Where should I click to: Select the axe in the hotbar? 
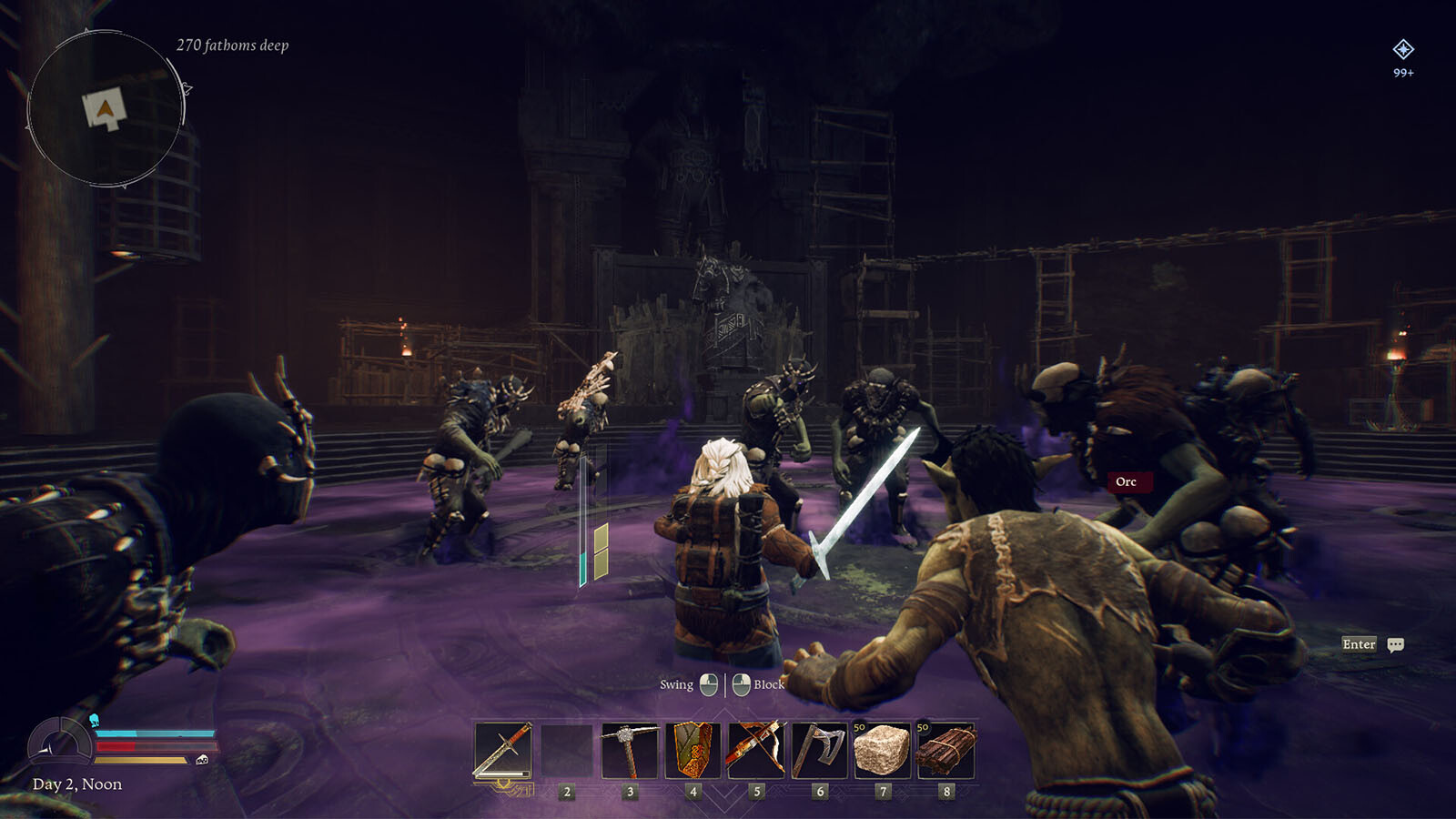[819, 751]
